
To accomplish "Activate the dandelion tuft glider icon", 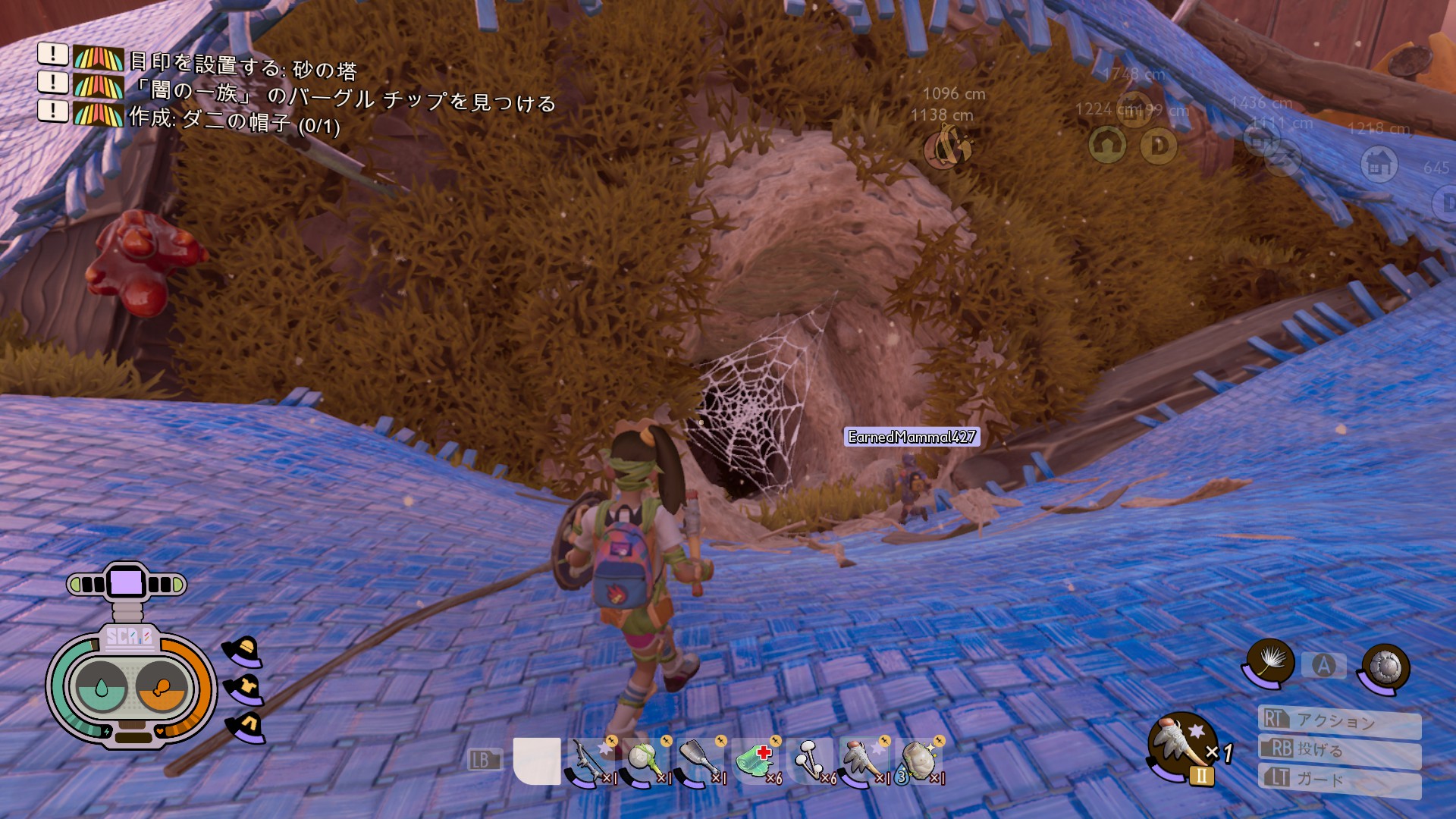I will [1269, 662].
